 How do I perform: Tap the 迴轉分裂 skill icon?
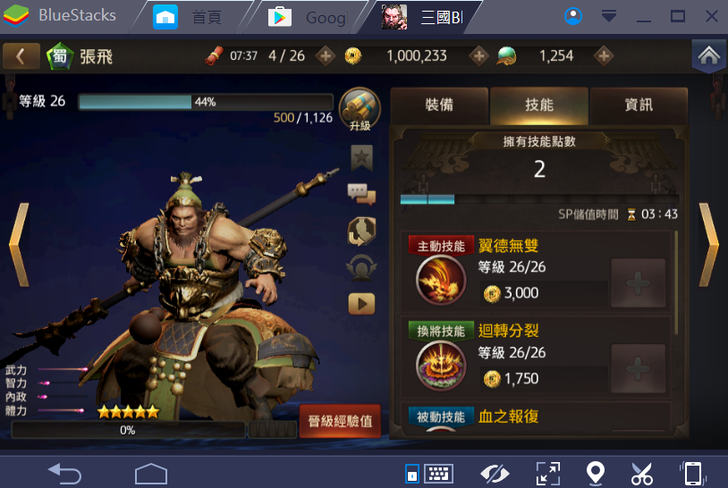tap(441, 366)
